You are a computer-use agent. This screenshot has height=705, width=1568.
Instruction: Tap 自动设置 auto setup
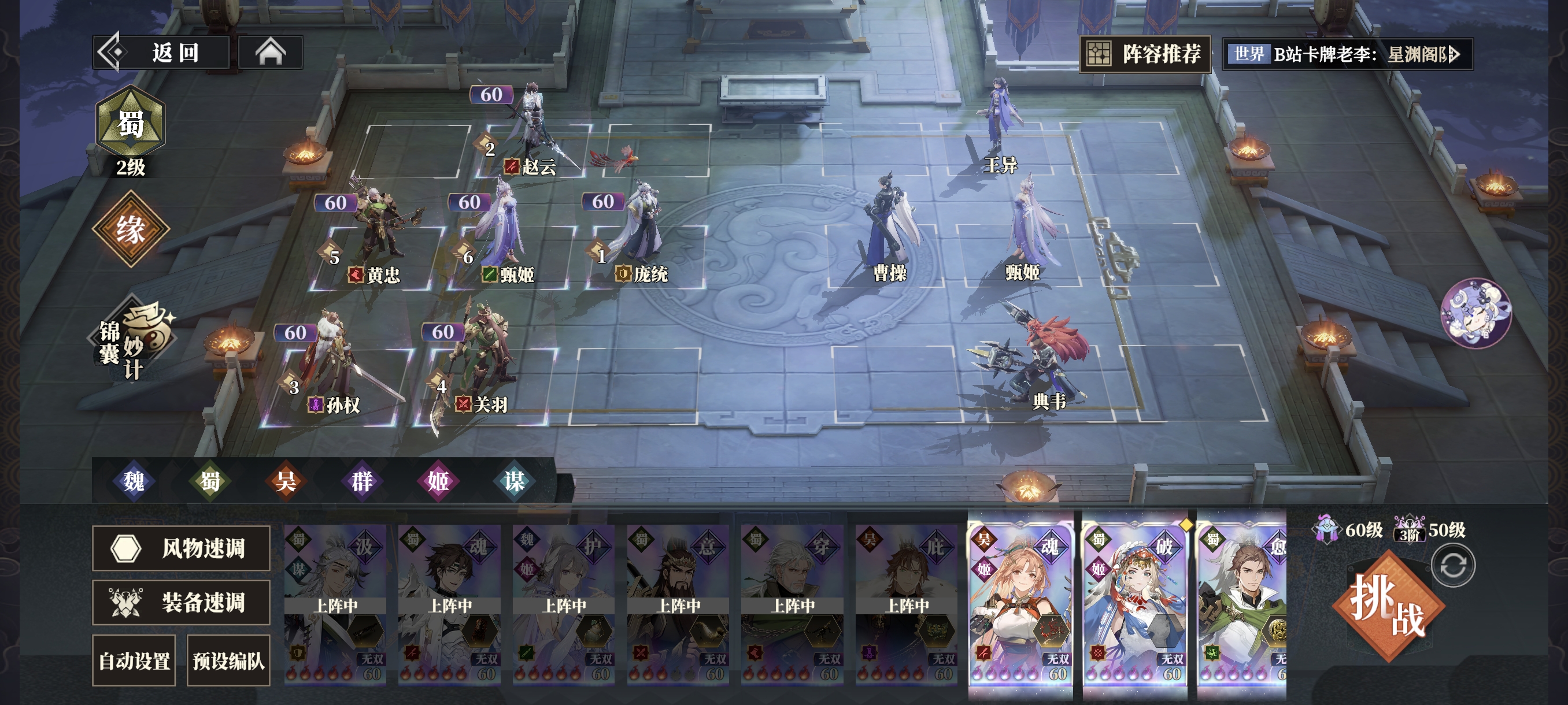pyautogui.click(x=134, y=661)
